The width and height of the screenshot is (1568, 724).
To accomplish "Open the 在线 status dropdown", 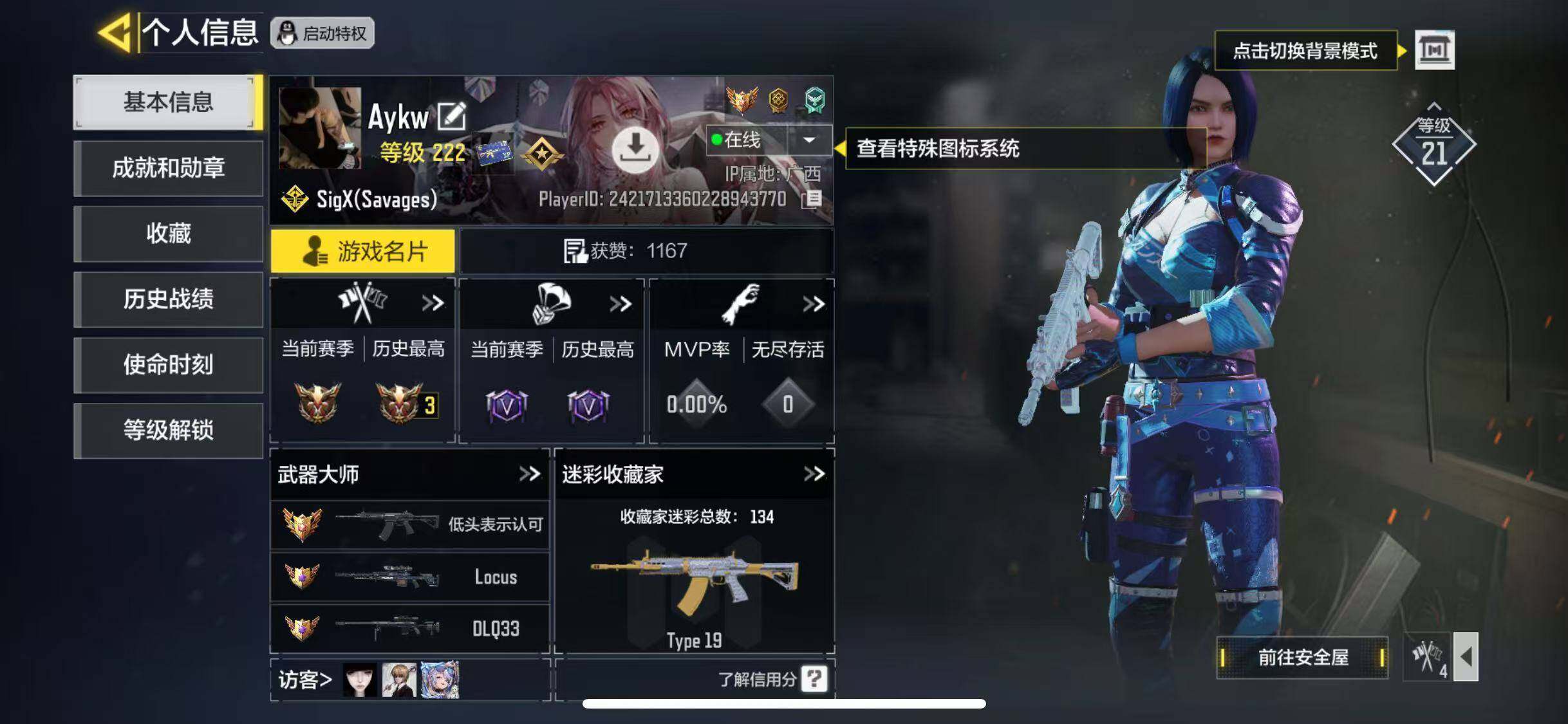I will (x=809, y=140).
